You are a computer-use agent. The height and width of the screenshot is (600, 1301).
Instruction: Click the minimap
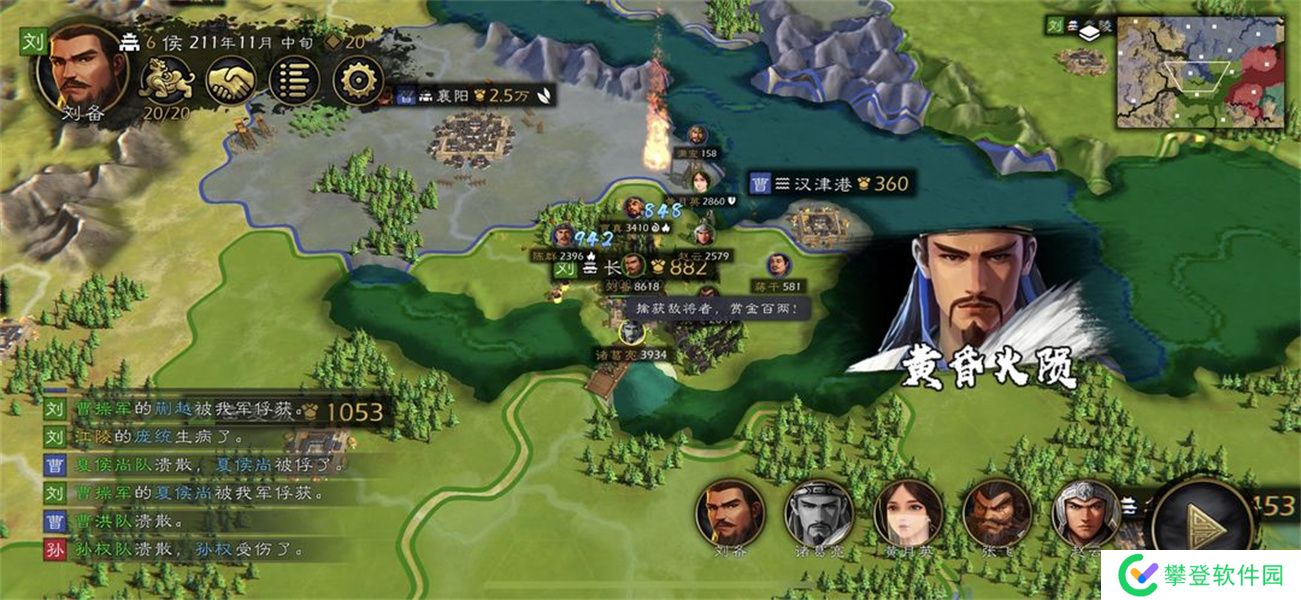[1200, 75]
